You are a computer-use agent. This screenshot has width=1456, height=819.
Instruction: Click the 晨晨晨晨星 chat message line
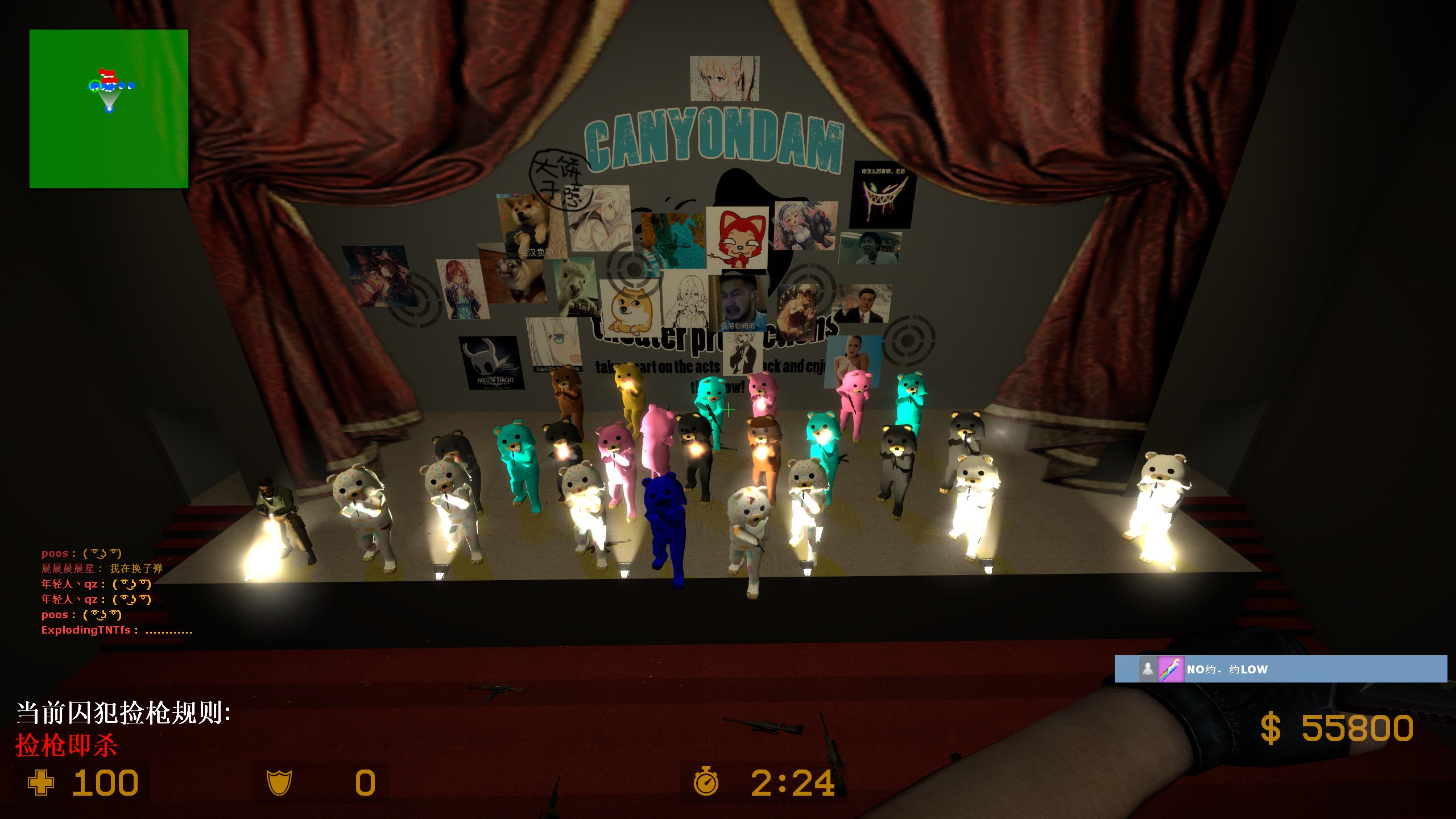pyautogui.click(x=102, y=568)
